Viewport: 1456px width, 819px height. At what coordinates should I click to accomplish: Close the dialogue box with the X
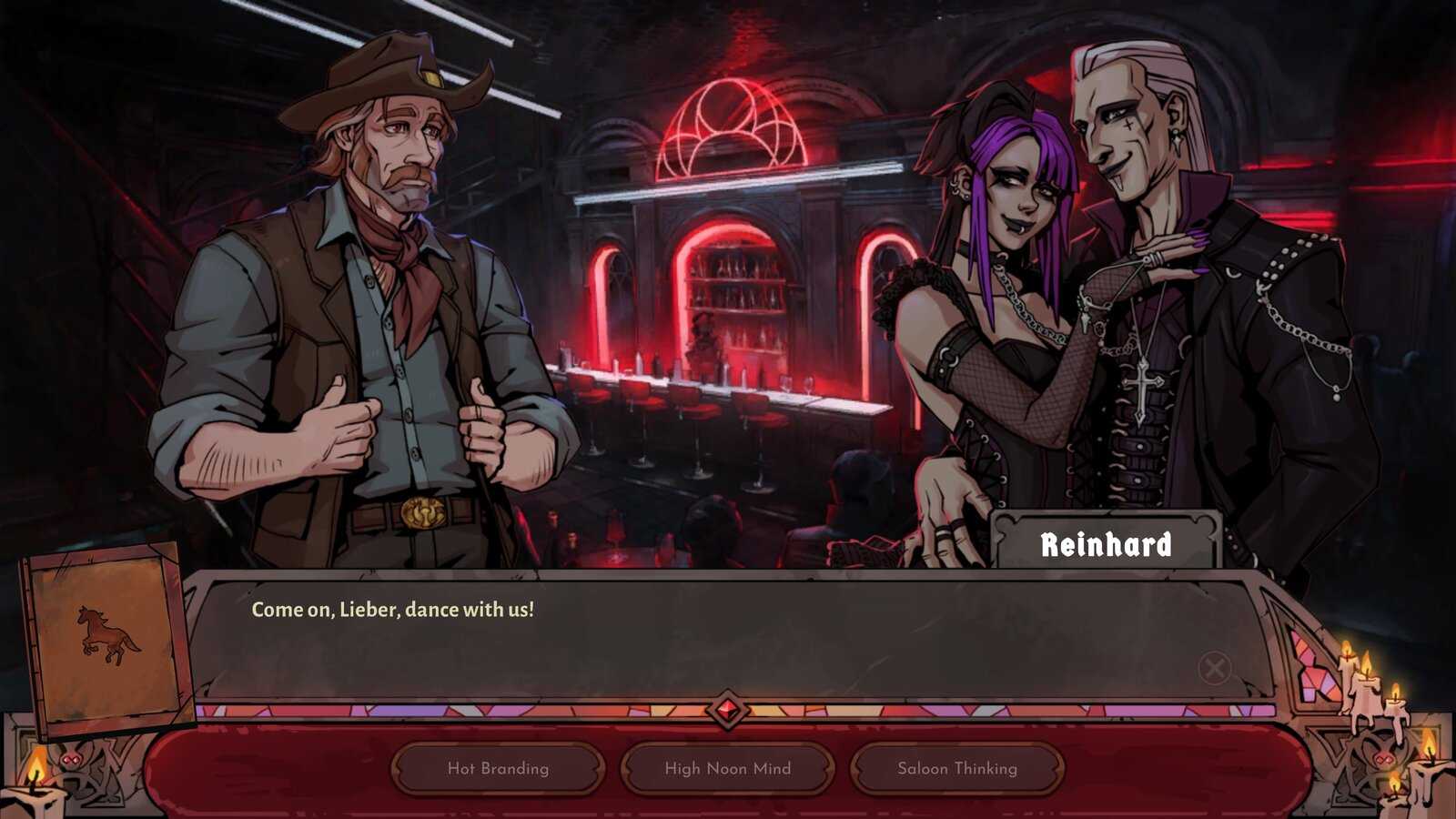coord(1214,668)
